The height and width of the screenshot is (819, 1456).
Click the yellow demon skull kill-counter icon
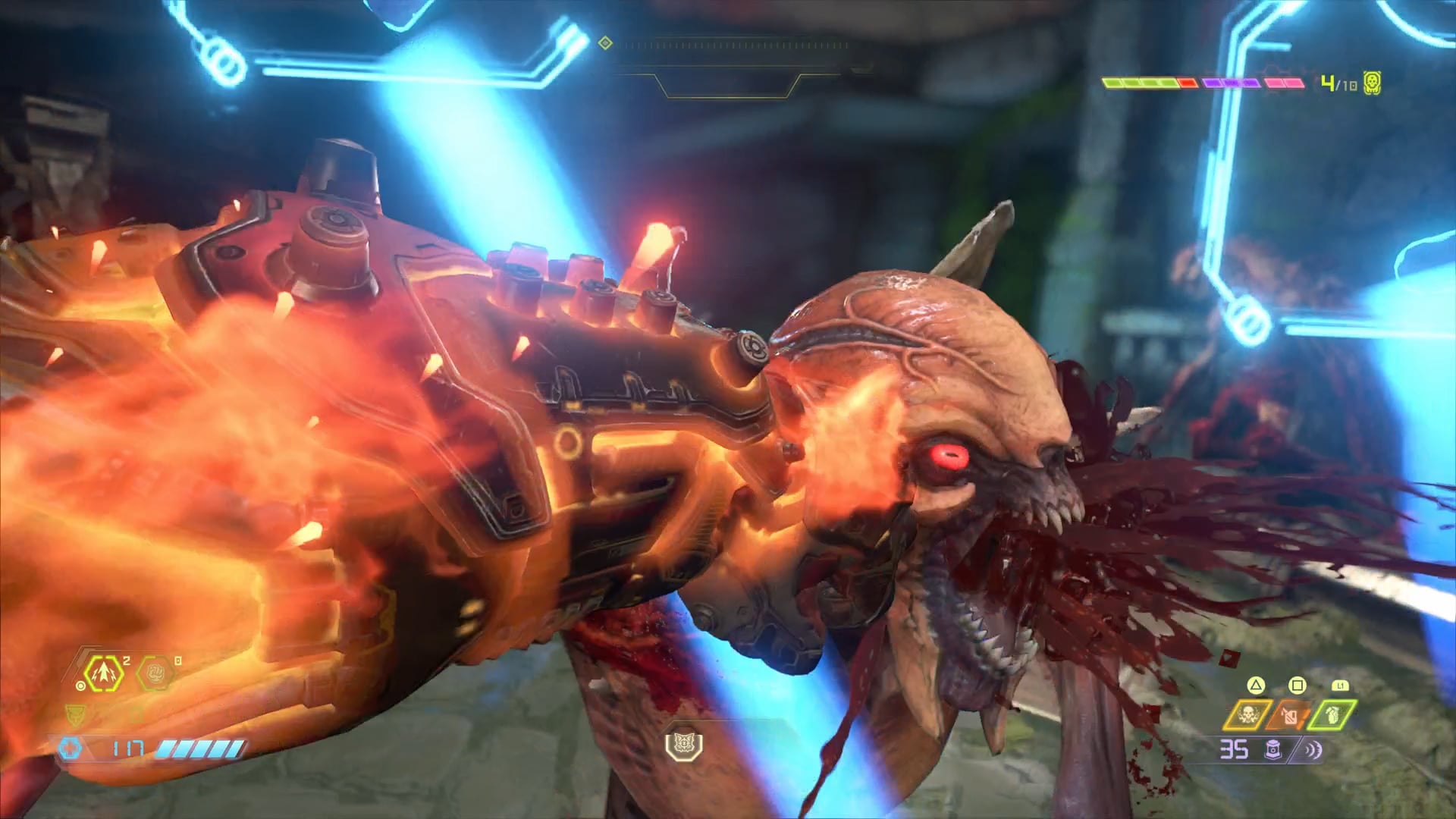[1372, 83]
